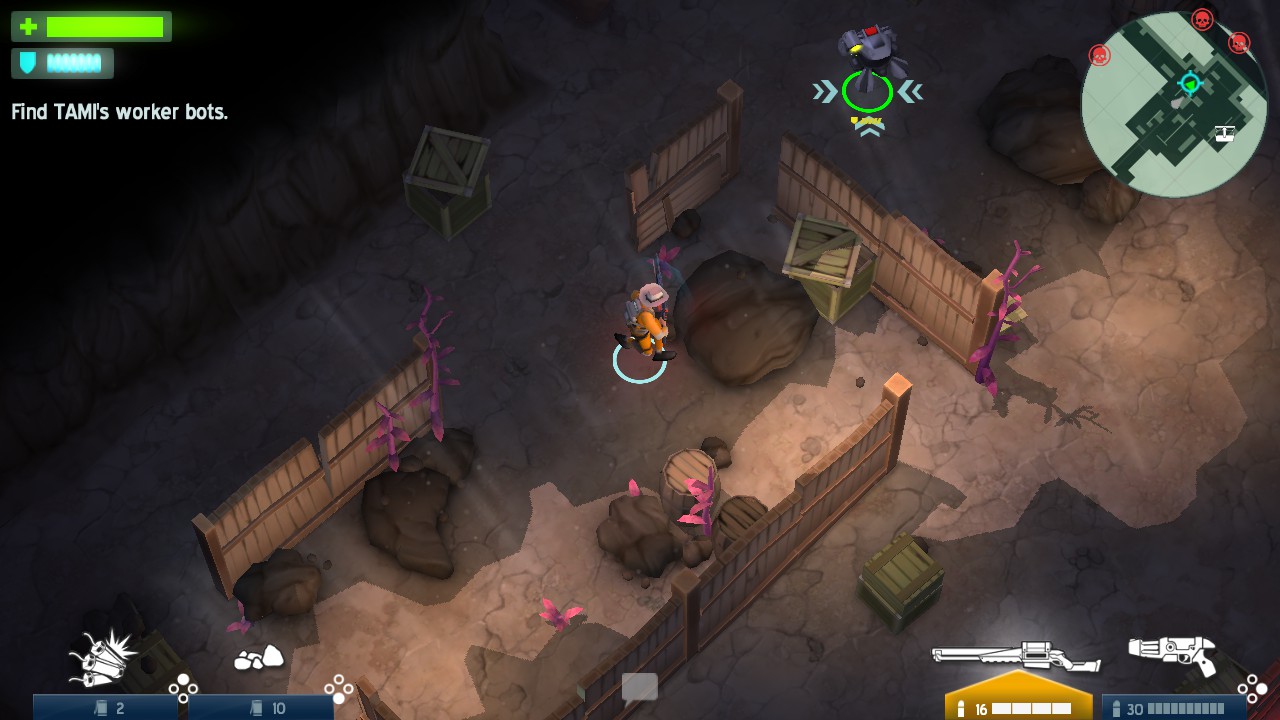
Task: Click the blue shield segment bar
Action: 75,63
